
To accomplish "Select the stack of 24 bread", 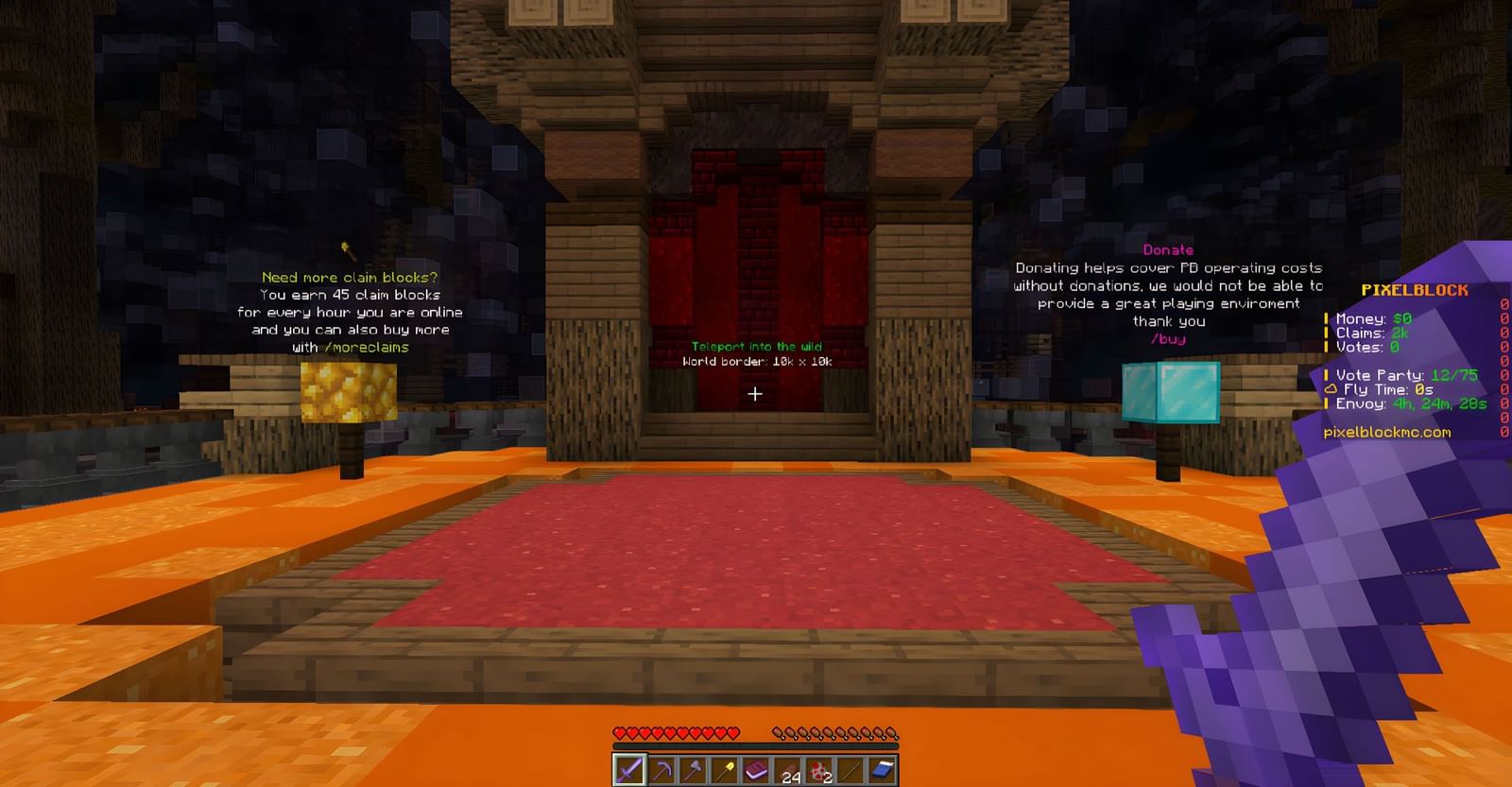I will tap(789, 769).
